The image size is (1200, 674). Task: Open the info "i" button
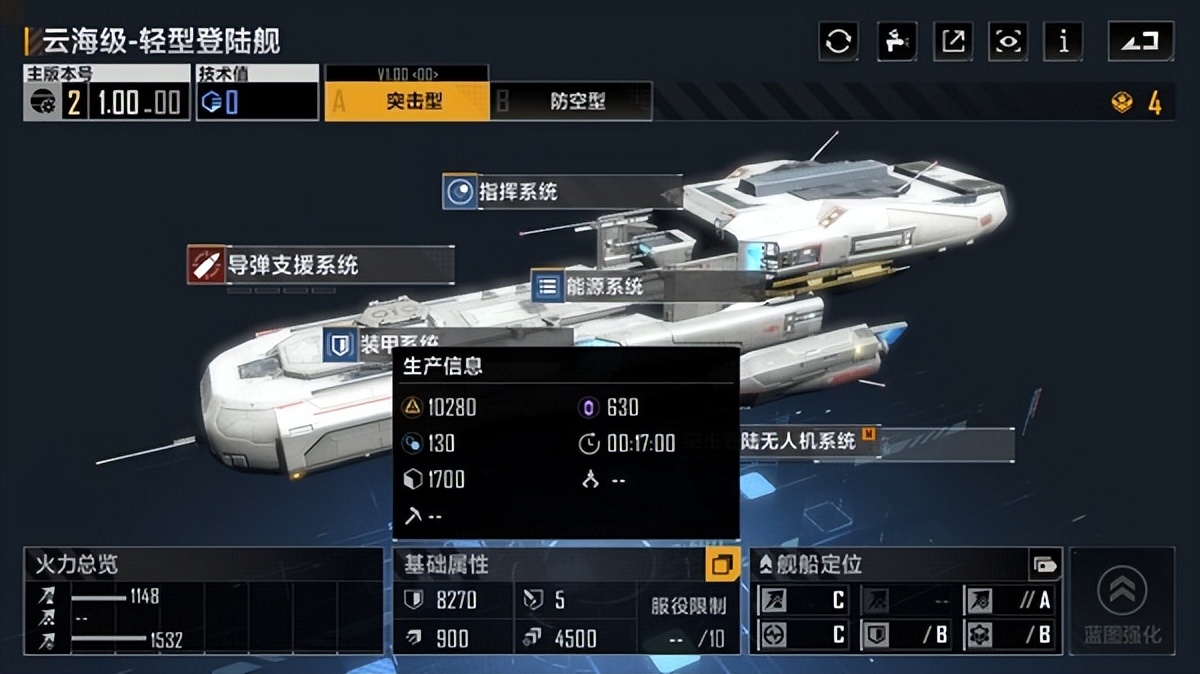tap(1063, 42)
